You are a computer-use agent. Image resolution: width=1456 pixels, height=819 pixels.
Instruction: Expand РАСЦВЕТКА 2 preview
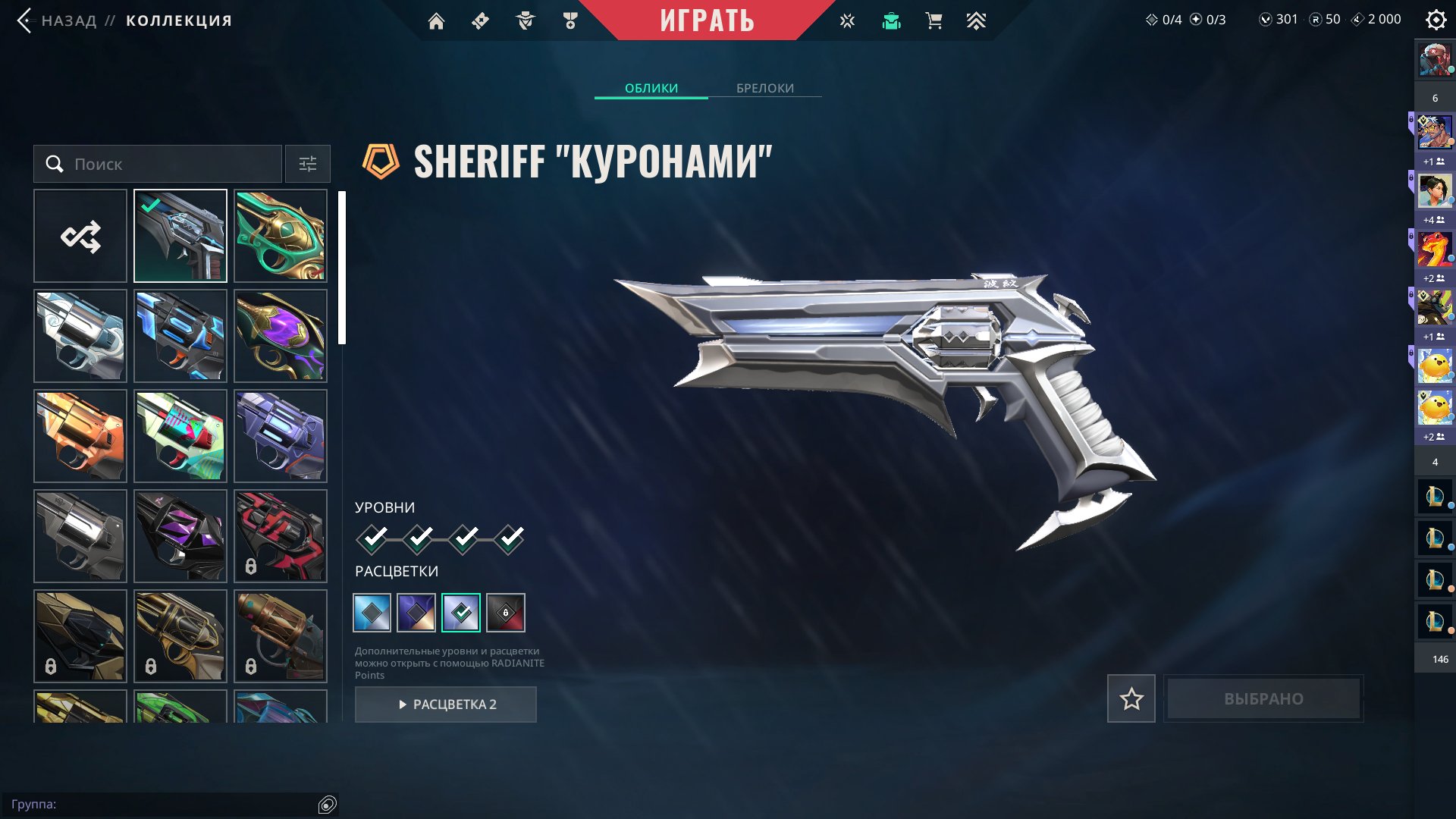click(x=445, y=704)
